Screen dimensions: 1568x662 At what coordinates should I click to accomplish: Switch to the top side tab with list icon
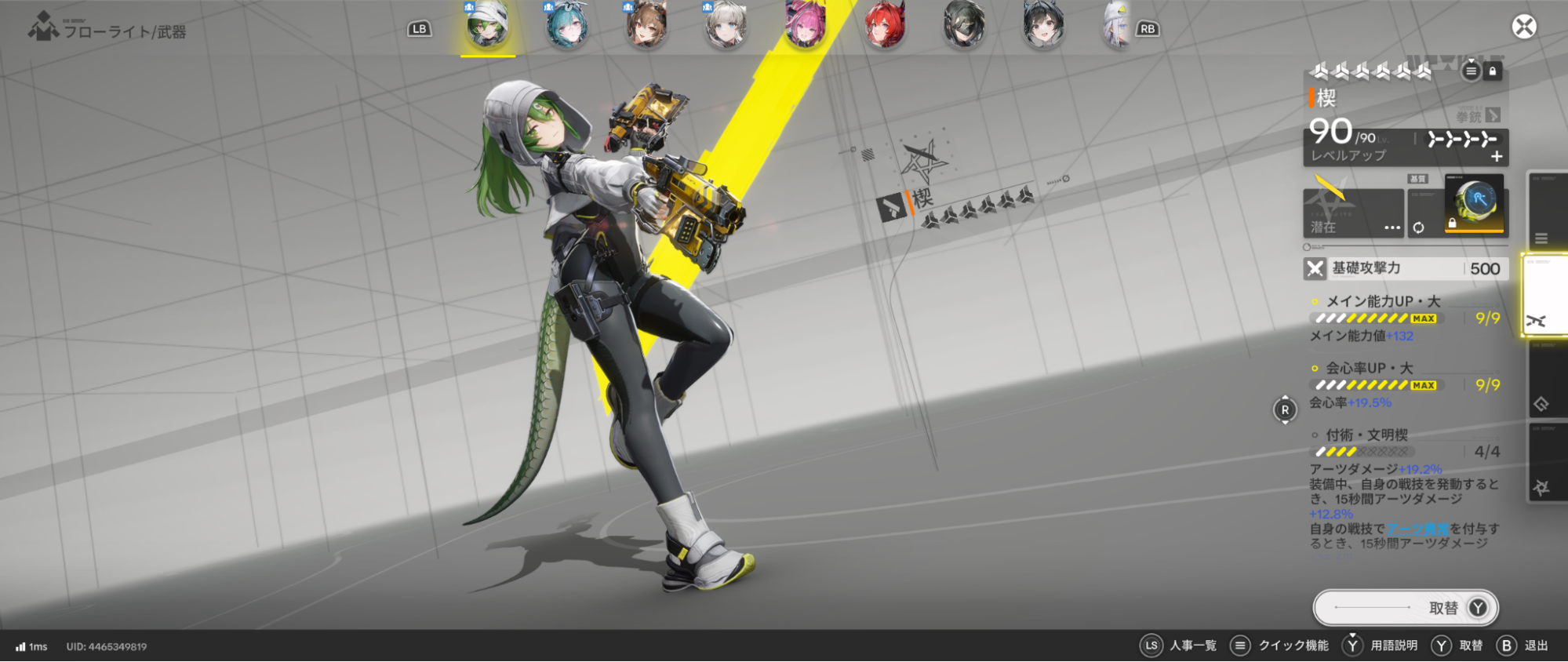pos(1544,212)
